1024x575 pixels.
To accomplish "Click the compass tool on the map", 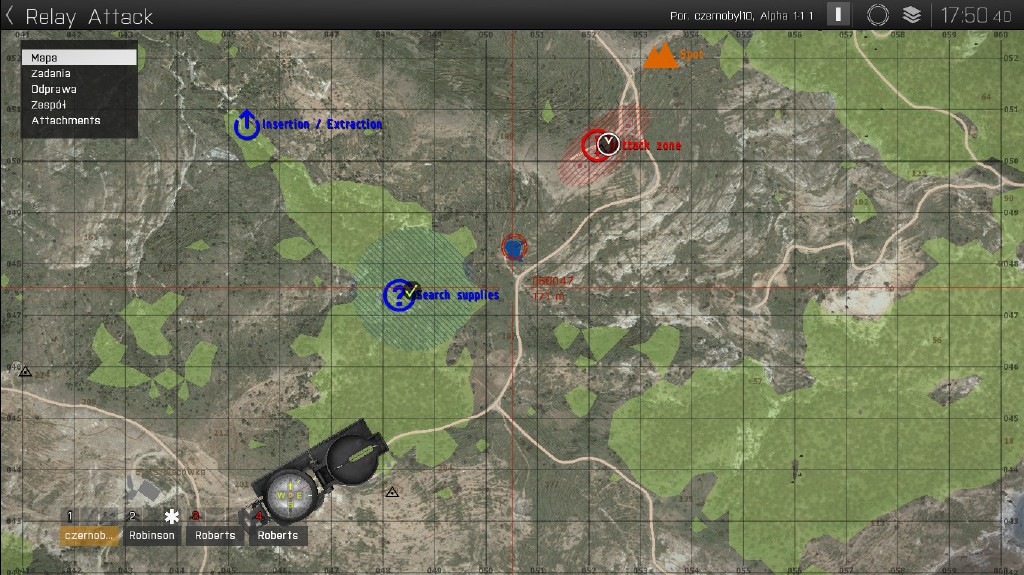I will [318, 475].
